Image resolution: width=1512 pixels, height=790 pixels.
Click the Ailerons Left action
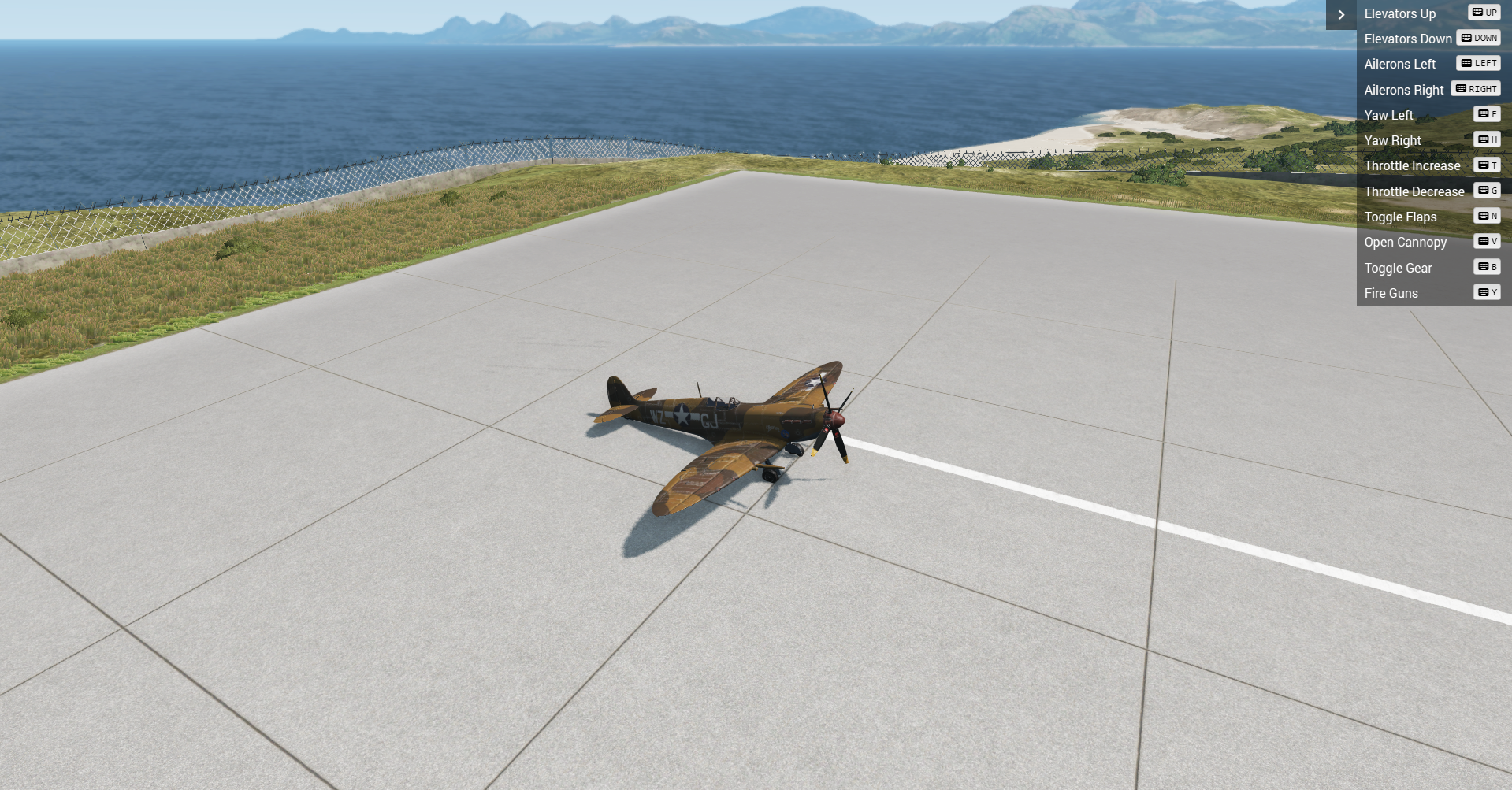[x=1400, y=64]
